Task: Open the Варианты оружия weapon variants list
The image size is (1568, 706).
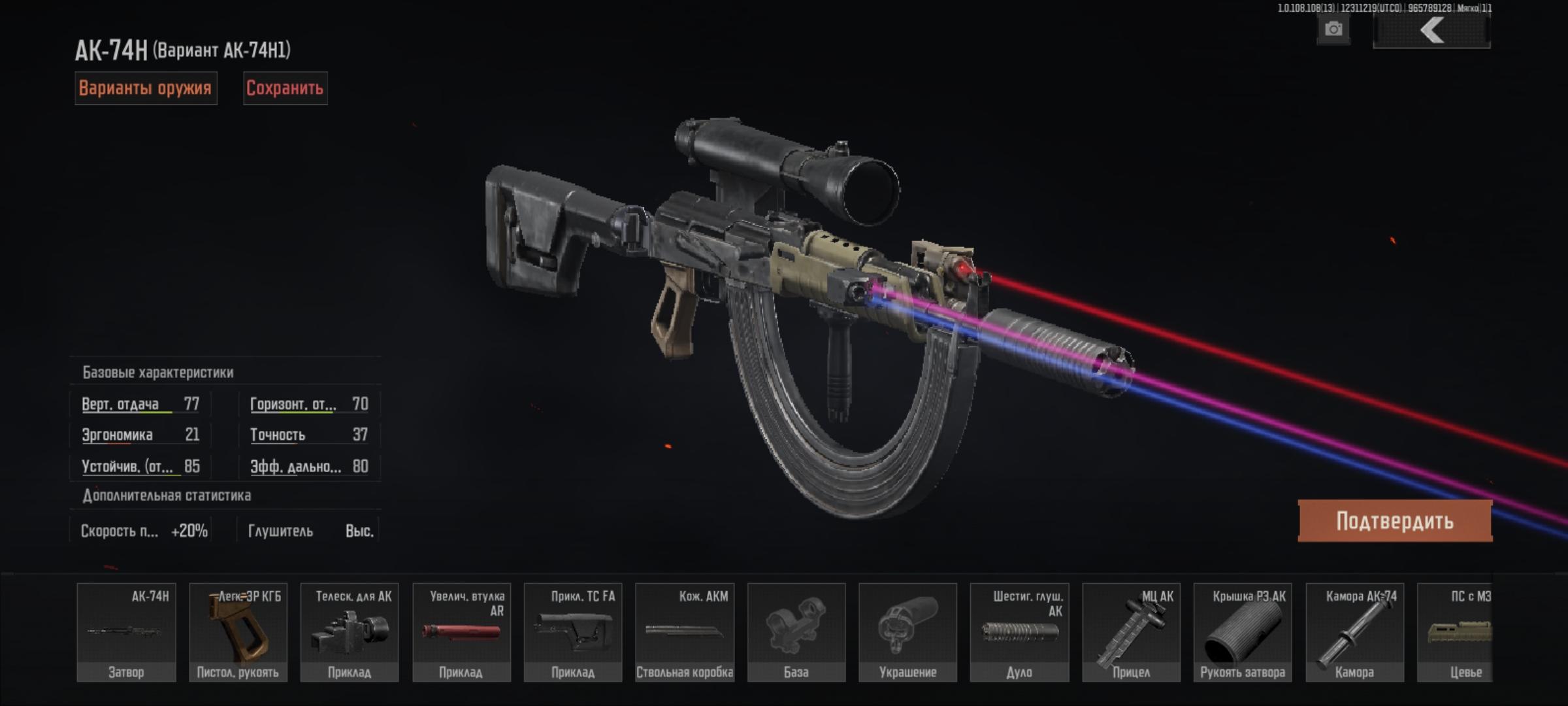Action: (145, 88)
